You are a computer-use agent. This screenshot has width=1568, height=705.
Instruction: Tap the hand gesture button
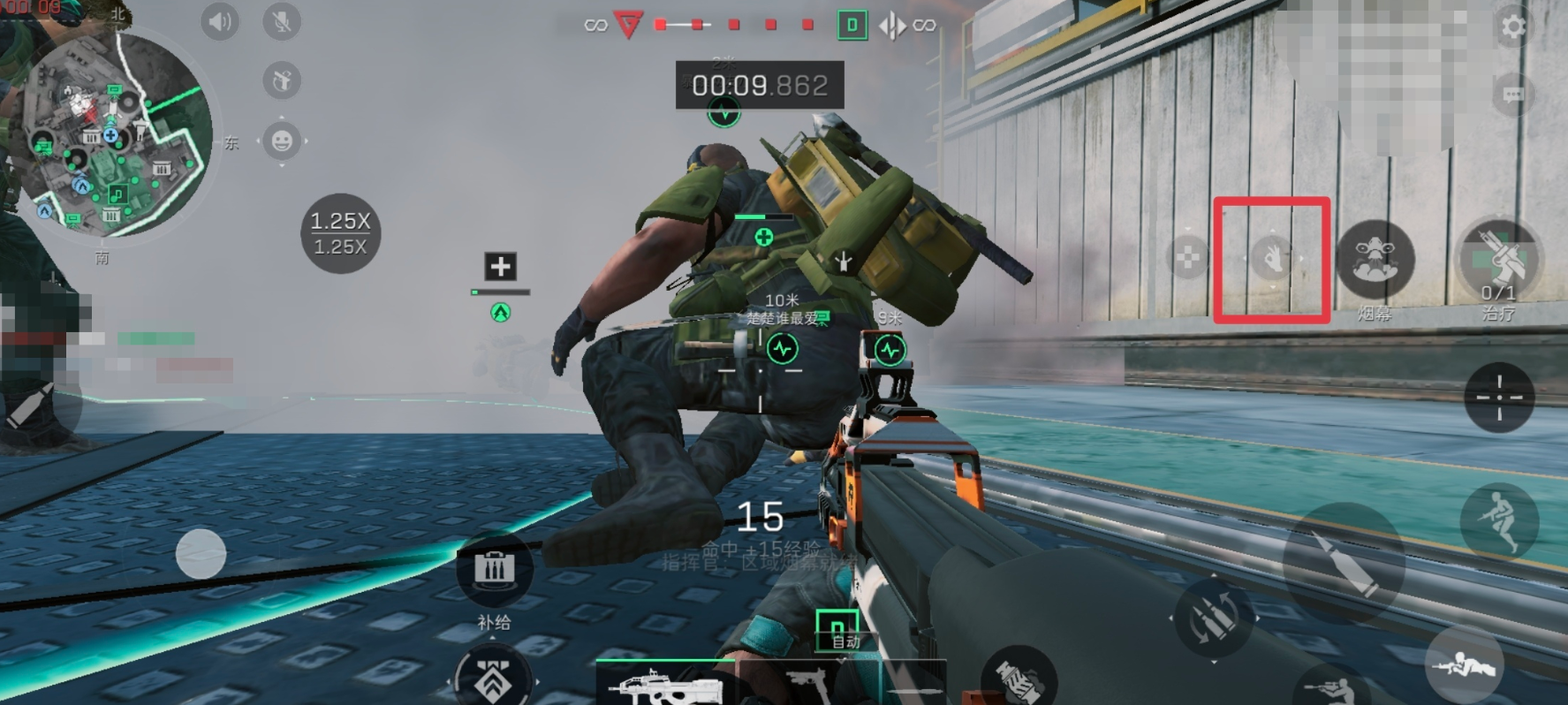click(x=1272, y=259)
